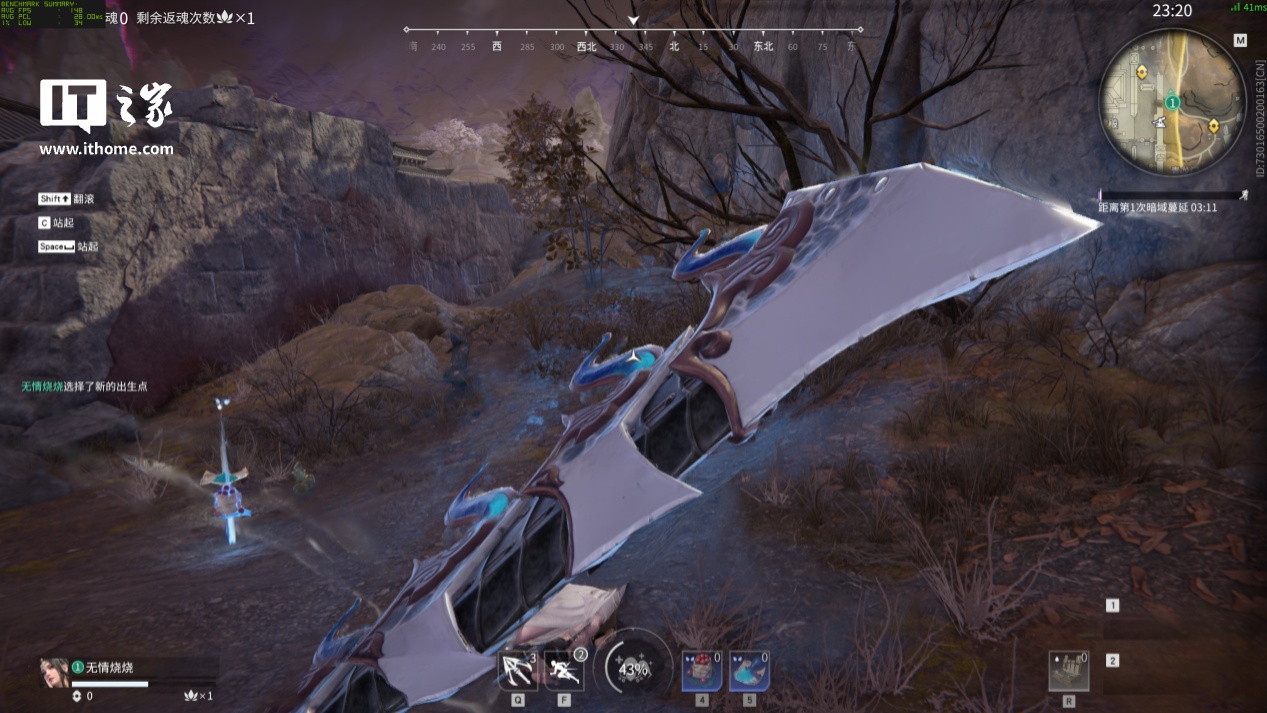Click the repair kit item slot
Image resolution: width=1267 pixels, height=713 pixels.
1069,670
